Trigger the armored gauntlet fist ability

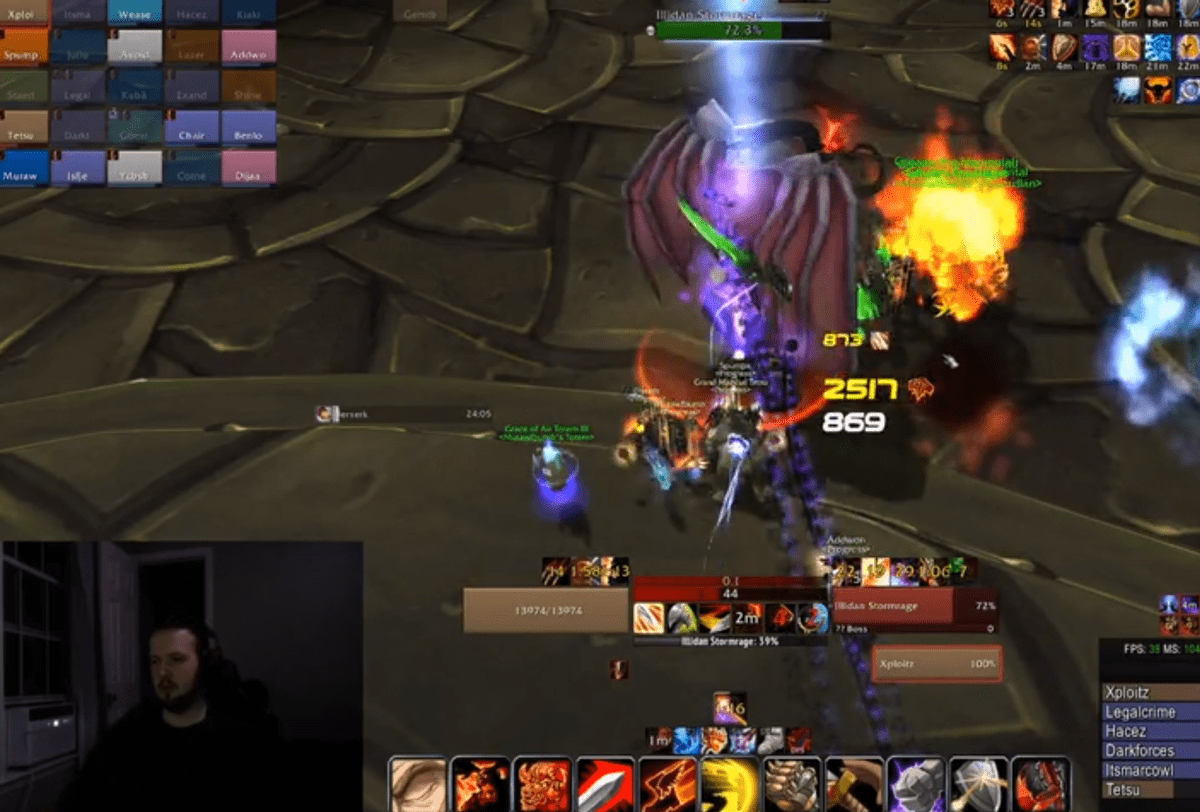coord(792,785)
